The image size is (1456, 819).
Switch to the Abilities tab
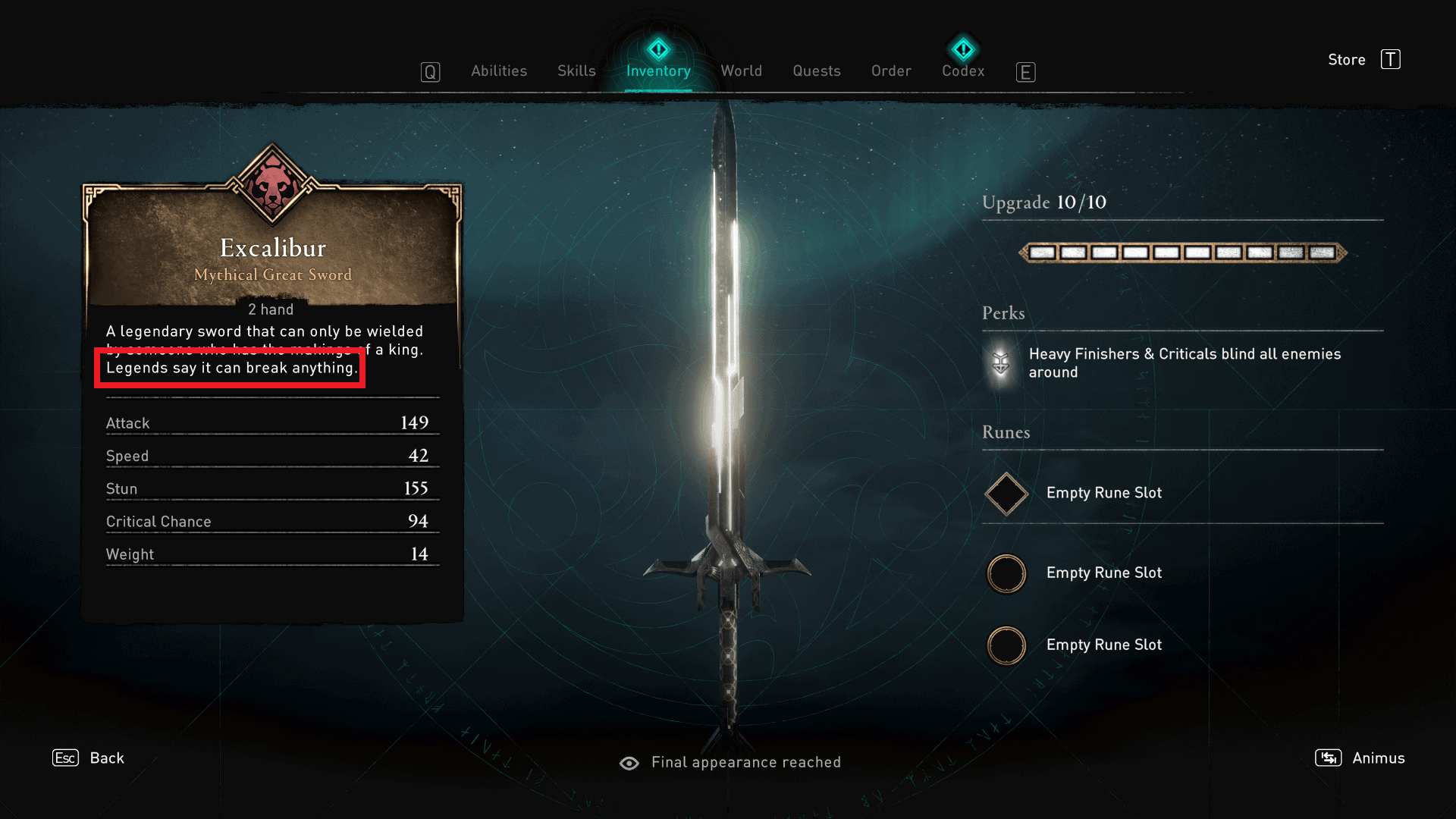tap(499, 71)
